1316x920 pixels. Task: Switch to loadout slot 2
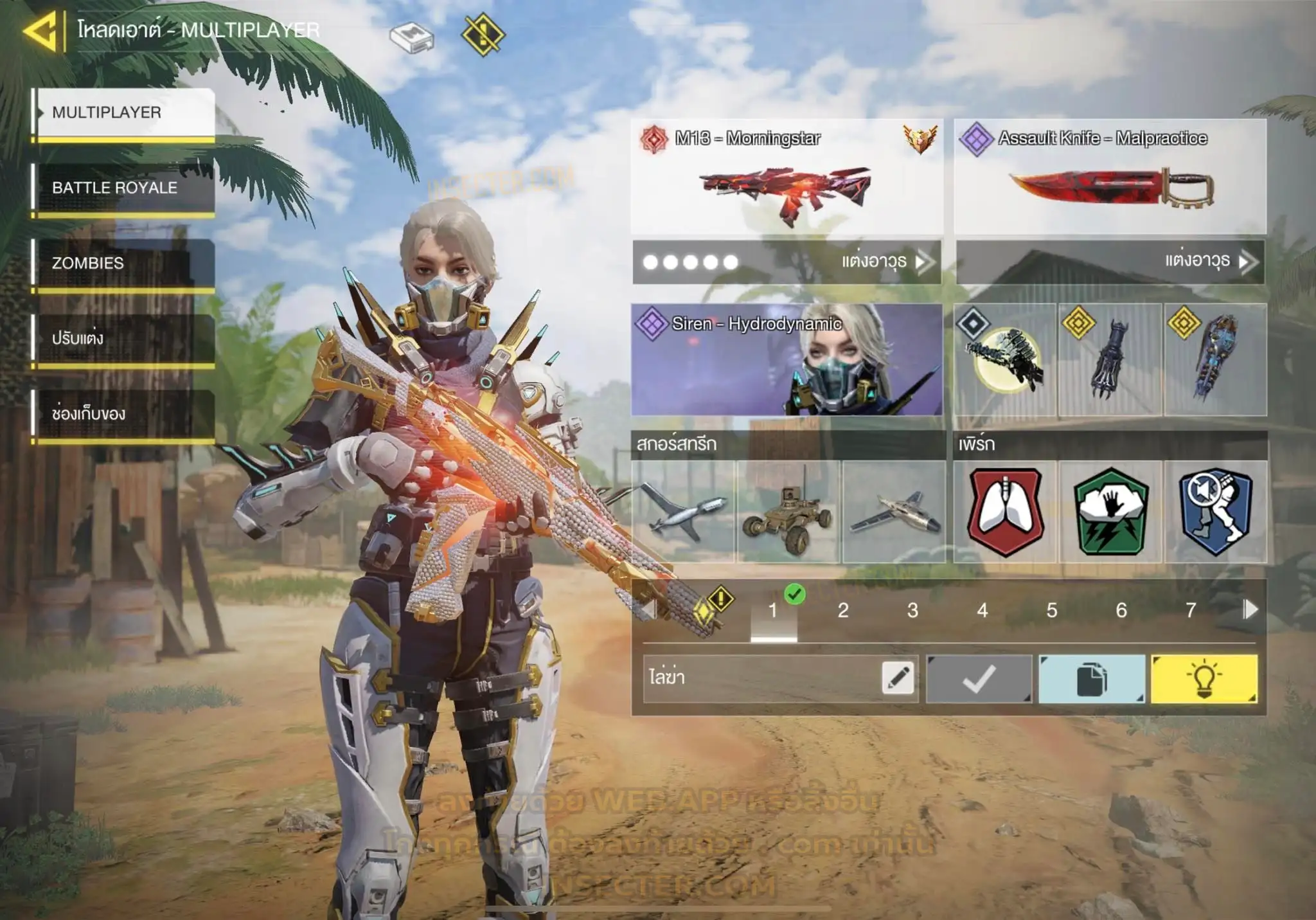(x=843, y=610)
